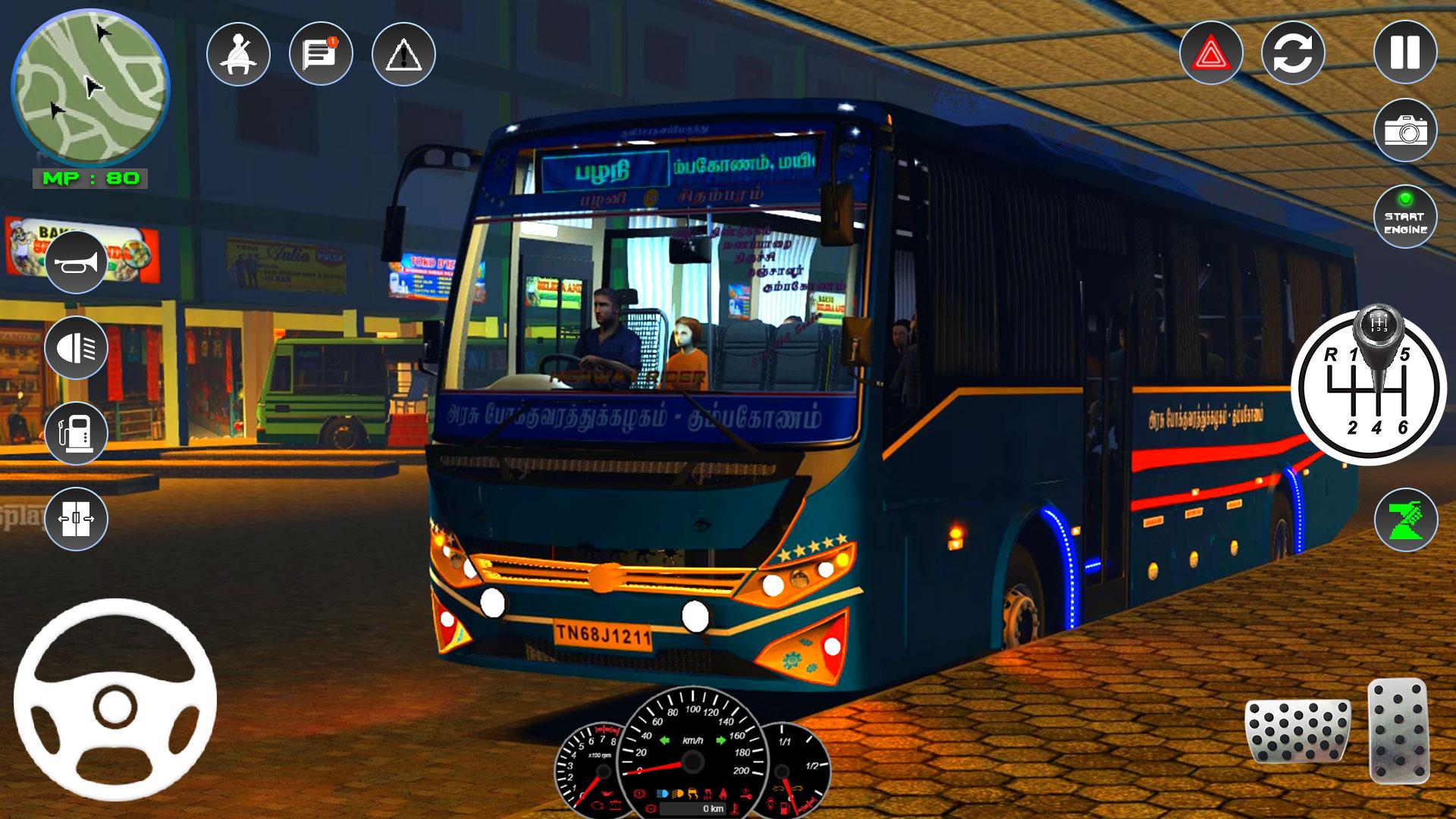Click the circular arrows refresh button
The width and height of the screenshot is (1456, 819).
coord(1293,53)
